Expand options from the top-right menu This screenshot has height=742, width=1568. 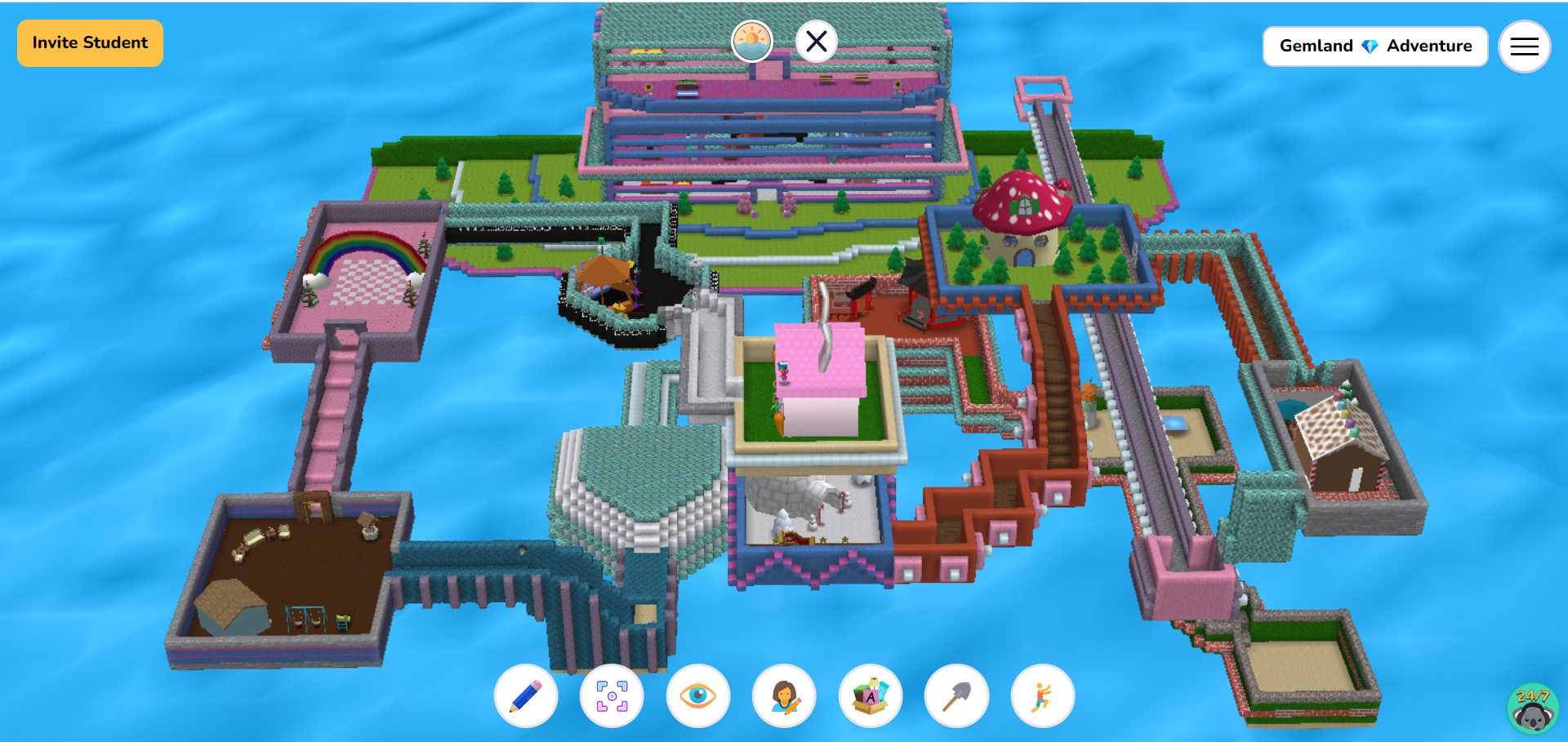click(x=1524, y=47)
